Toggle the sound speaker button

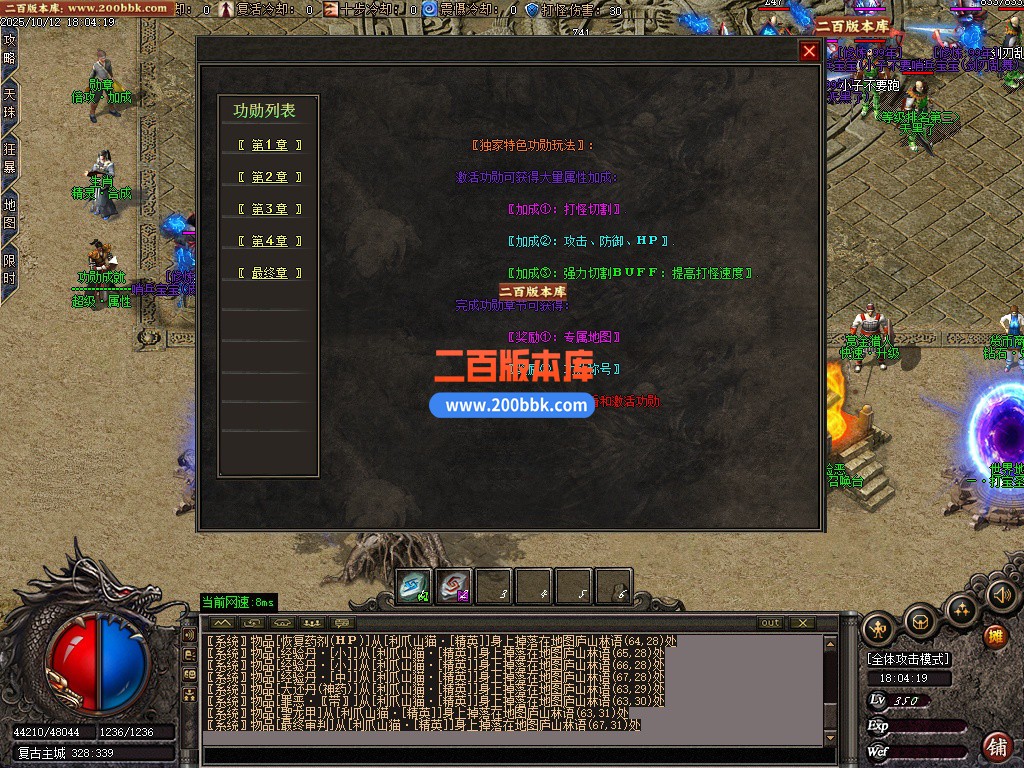tap(1001, 596)
